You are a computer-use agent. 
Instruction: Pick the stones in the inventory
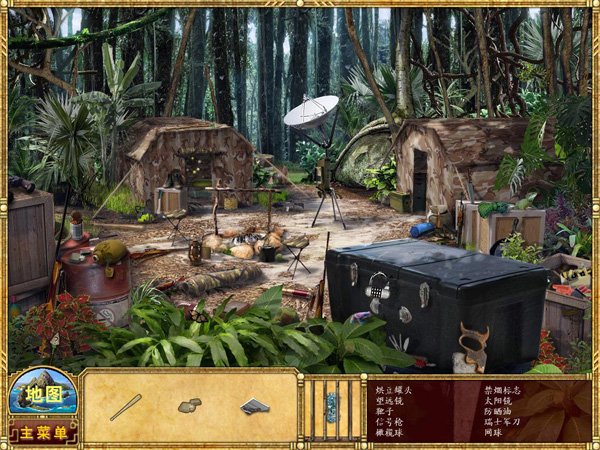tap(189, 406)
